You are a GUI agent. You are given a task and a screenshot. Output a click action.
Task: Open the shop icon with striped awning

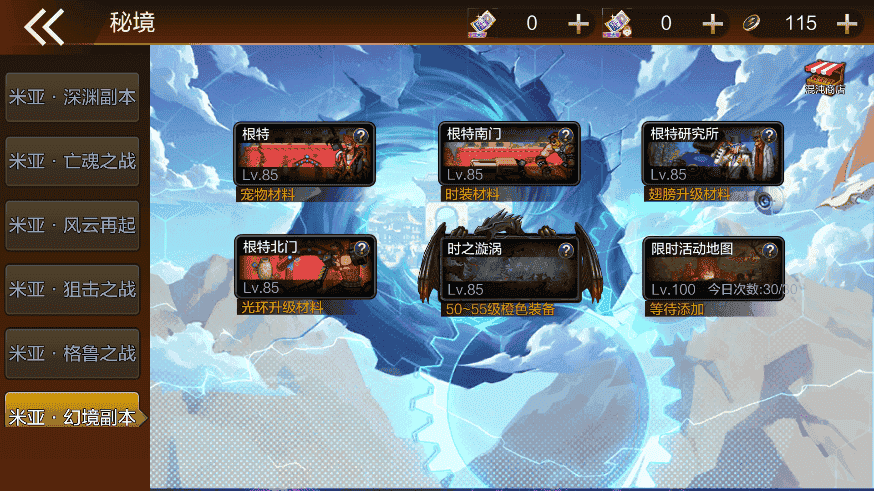click(x=825, y=76)
